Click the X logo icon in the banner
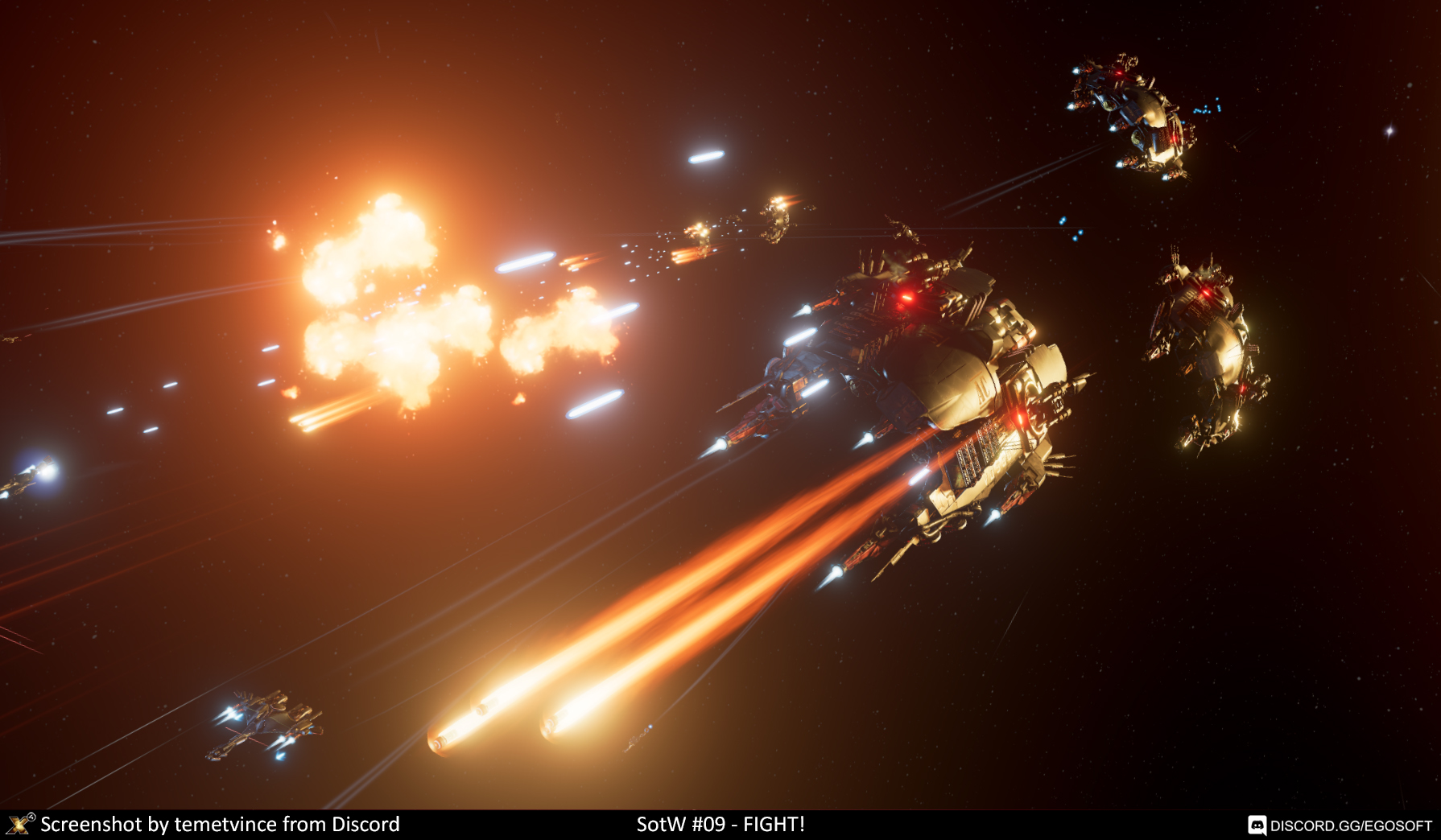1441x840 pixels. pyautogui.click(x=20, y=824)
